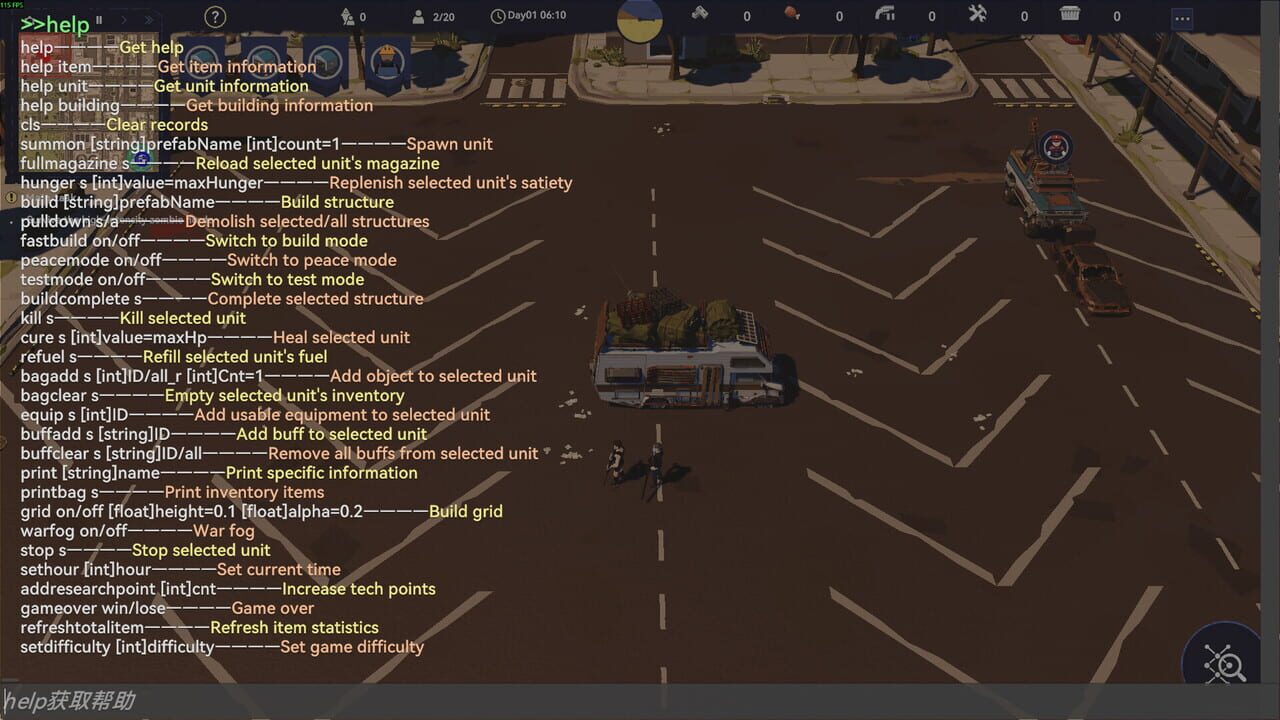
Task: Click the clock showing Day01 06:10
Action: click(500, 17)
